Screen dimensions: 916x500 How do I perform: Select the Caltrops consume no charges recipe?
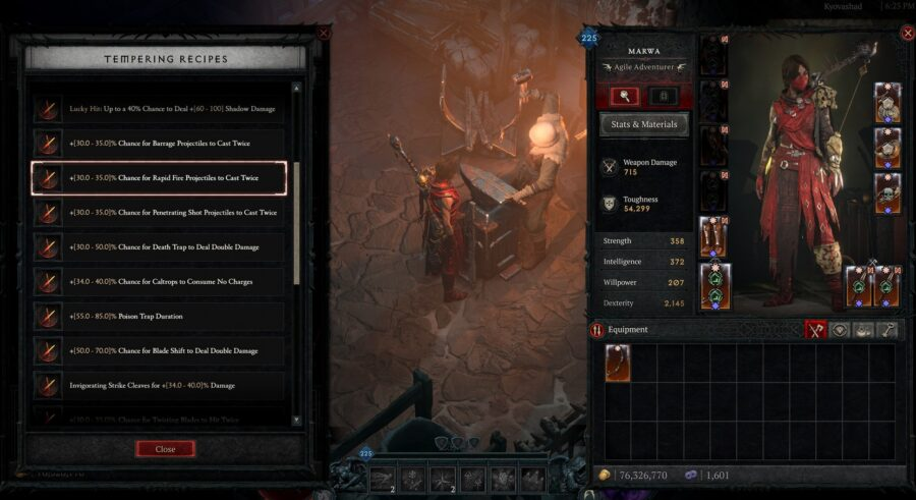(x=158, y=282)
